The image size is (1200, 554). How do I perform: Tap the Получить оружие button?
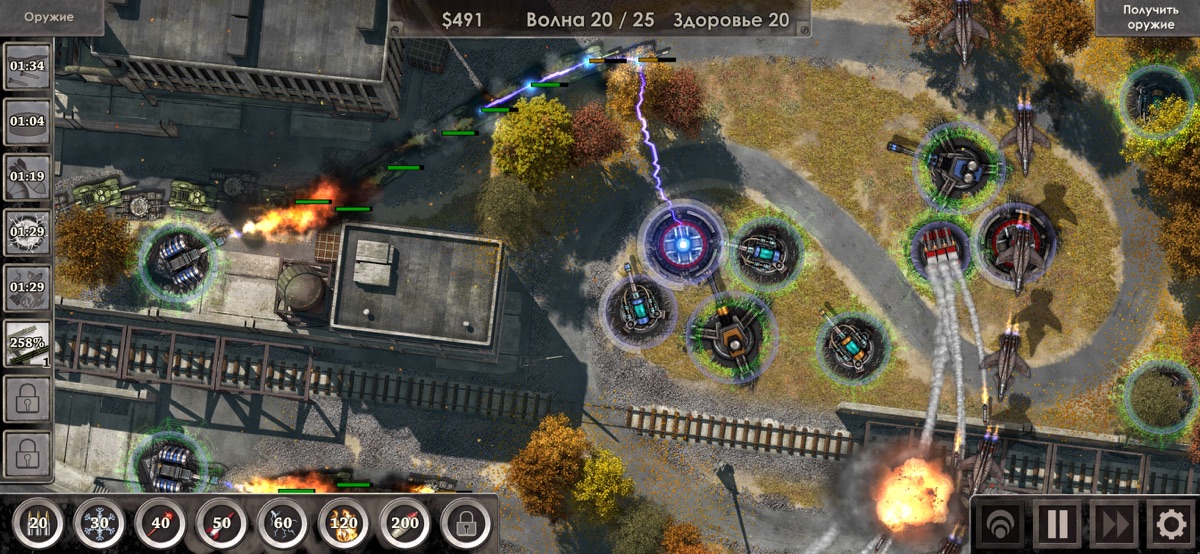click(1148, 17)
